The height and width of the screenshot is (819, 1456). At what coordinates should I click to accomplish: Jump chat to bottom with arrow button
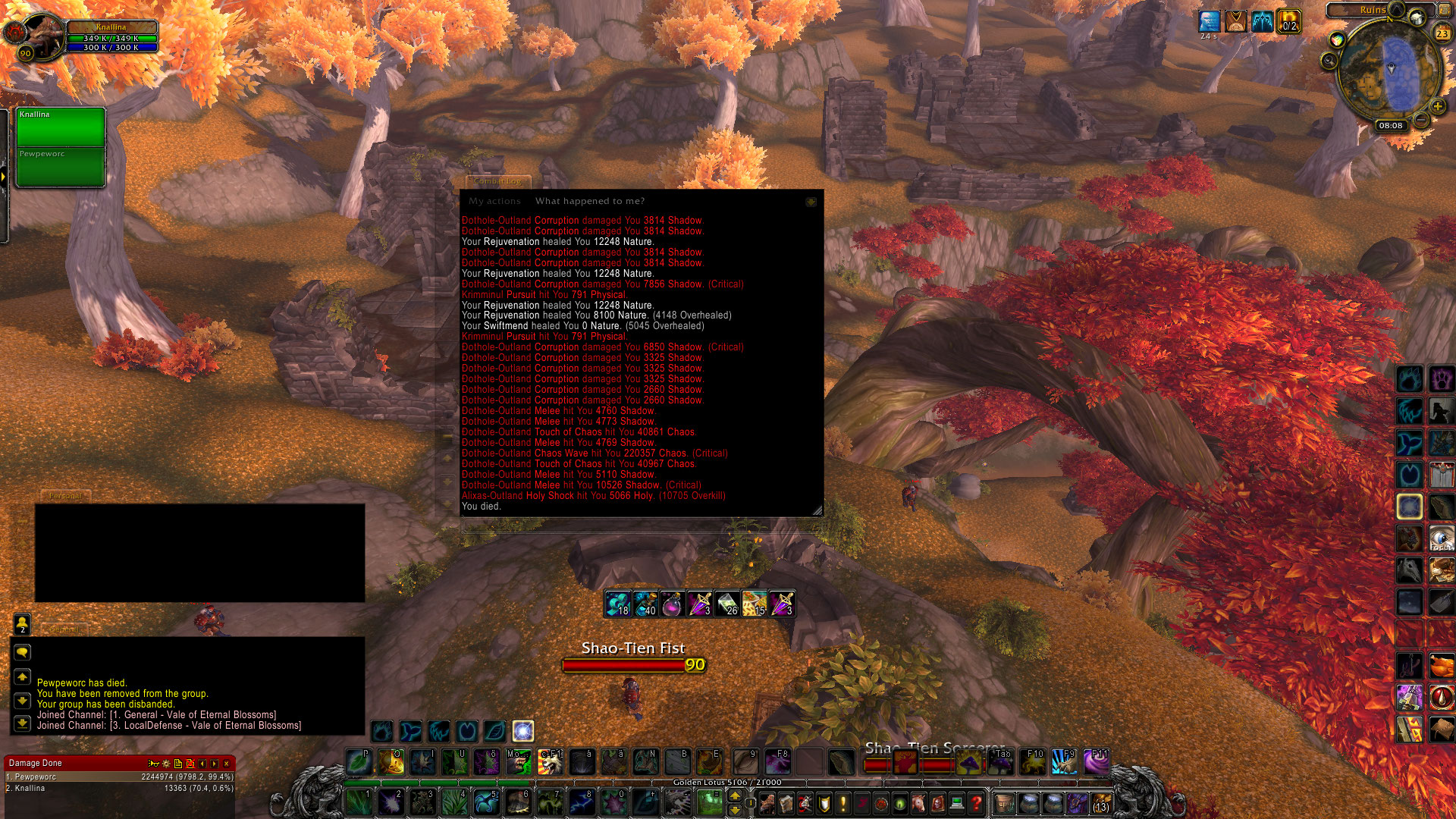(x=22, y=723)
